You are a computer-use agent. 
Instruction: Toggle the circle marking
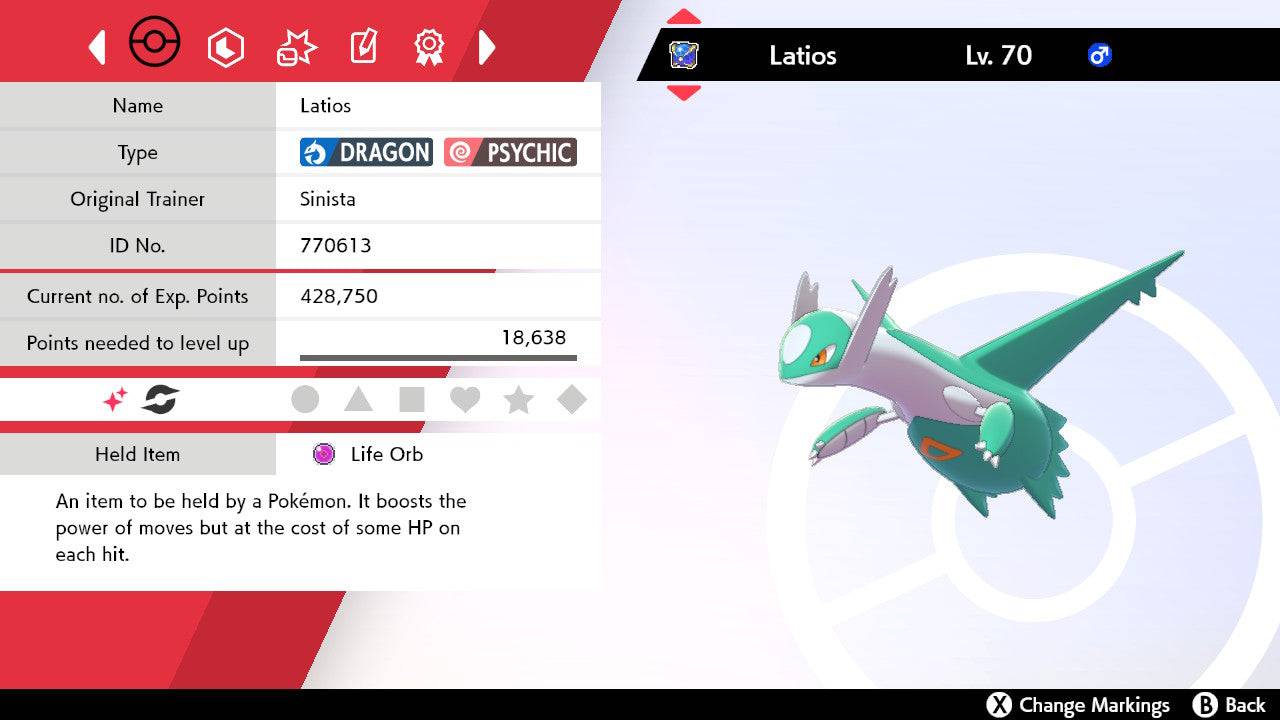tap(305, 400)
